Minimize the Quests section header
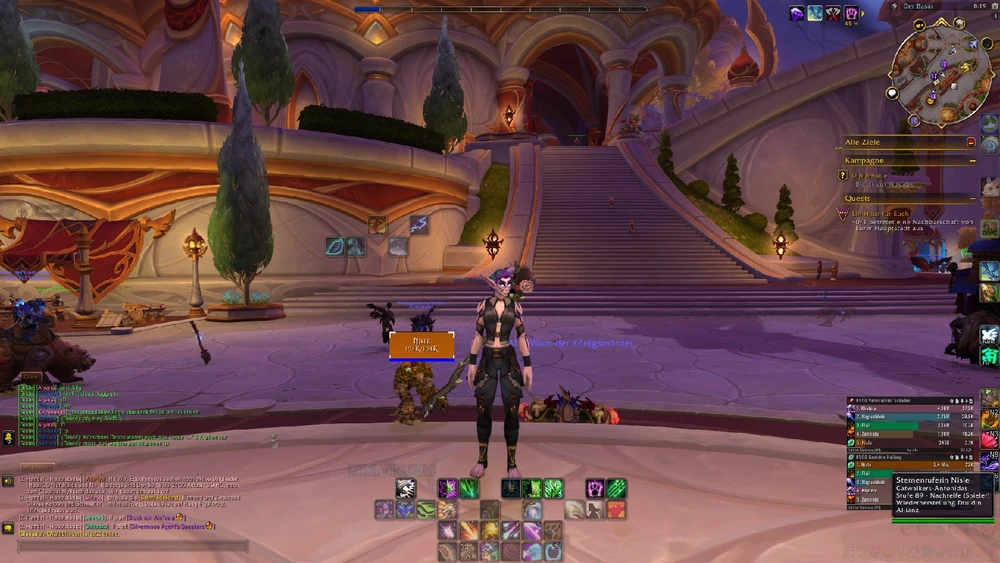1000x563 pixels. click(972, 198)
